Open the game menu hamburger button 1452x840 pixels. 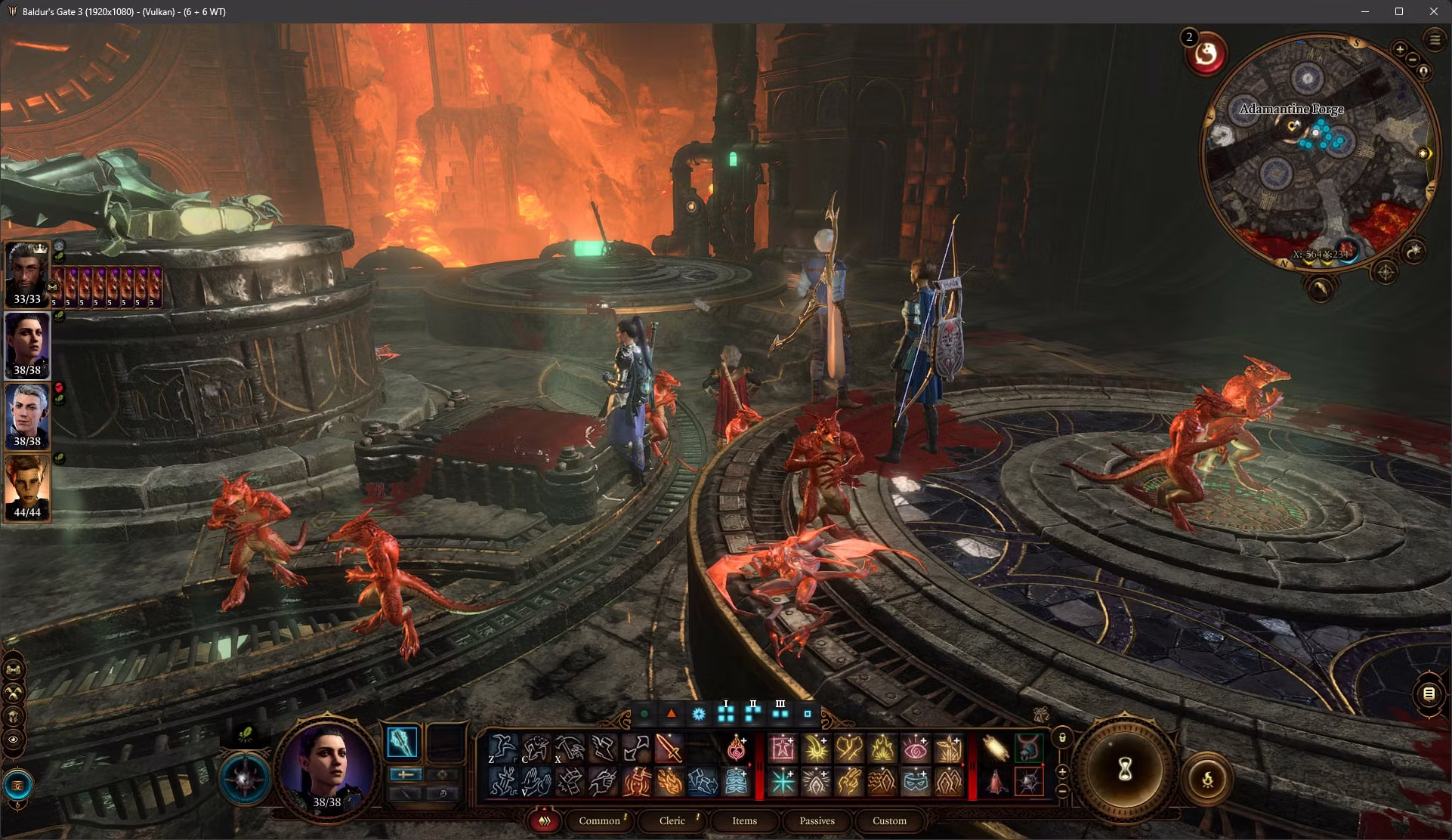click(x=1434, y=40)
